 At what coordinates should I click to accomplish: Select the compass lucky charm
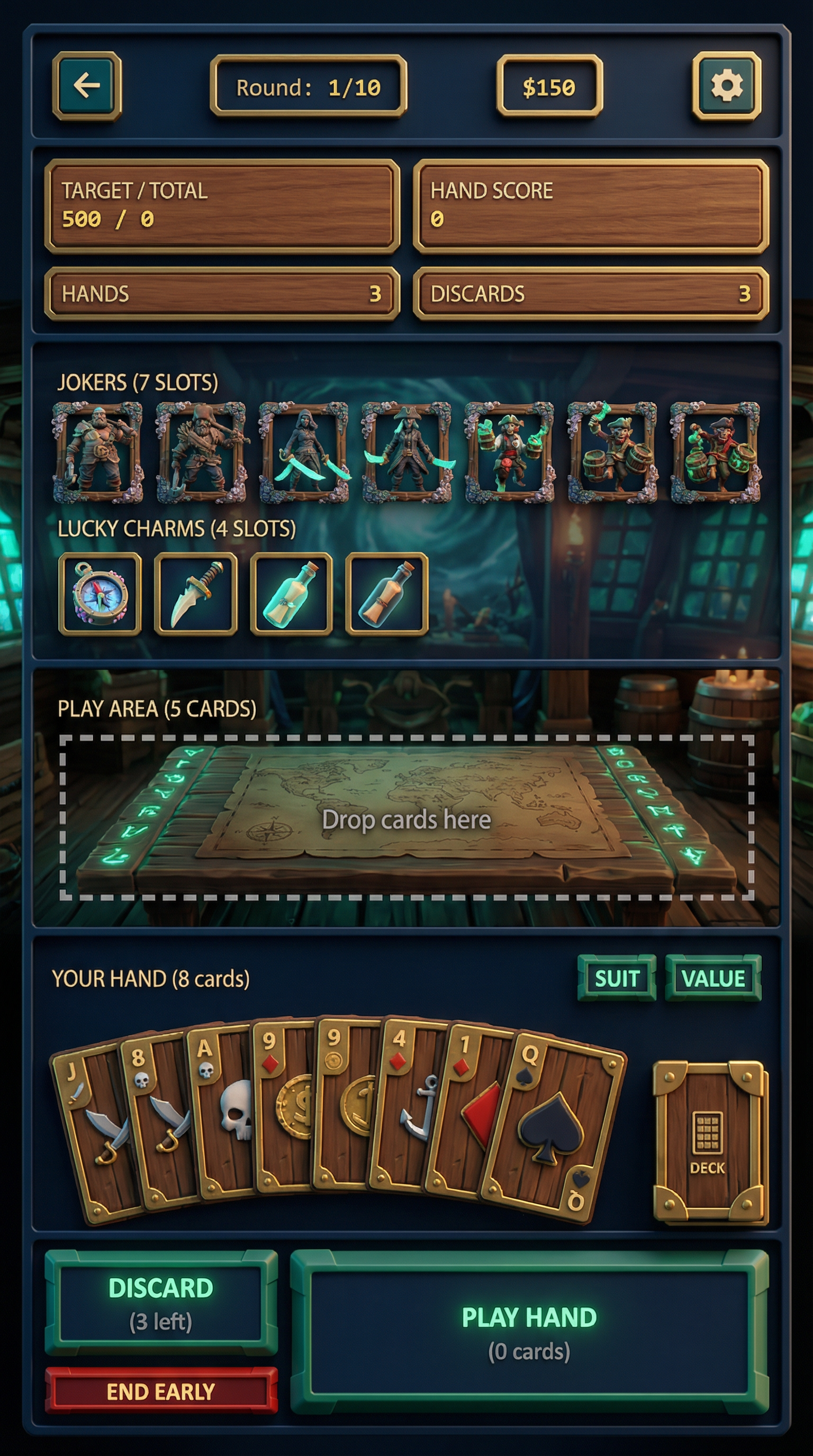tap(100, 594)
